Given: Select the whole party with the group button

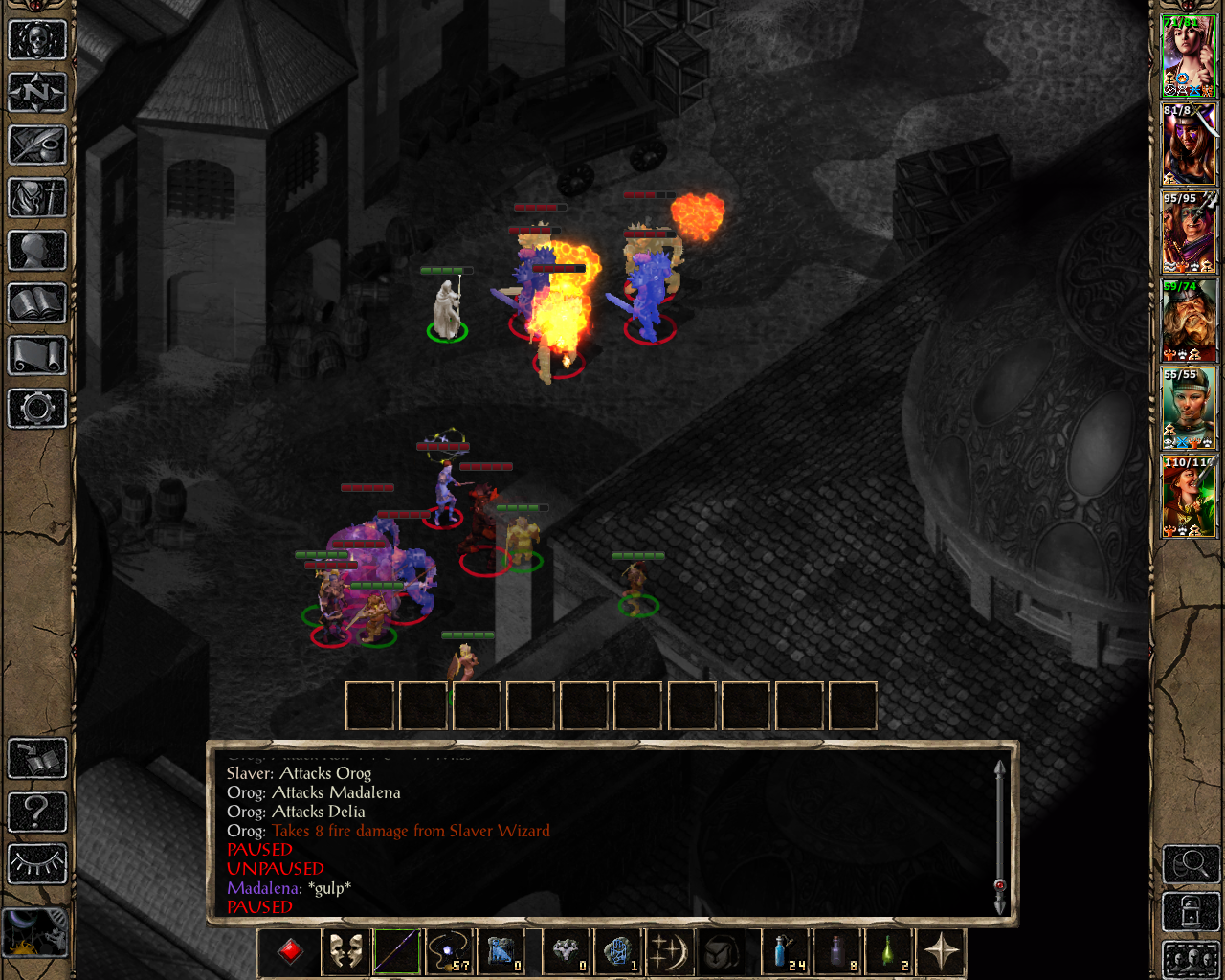Looking at the screenshot, I should 1191,959.
